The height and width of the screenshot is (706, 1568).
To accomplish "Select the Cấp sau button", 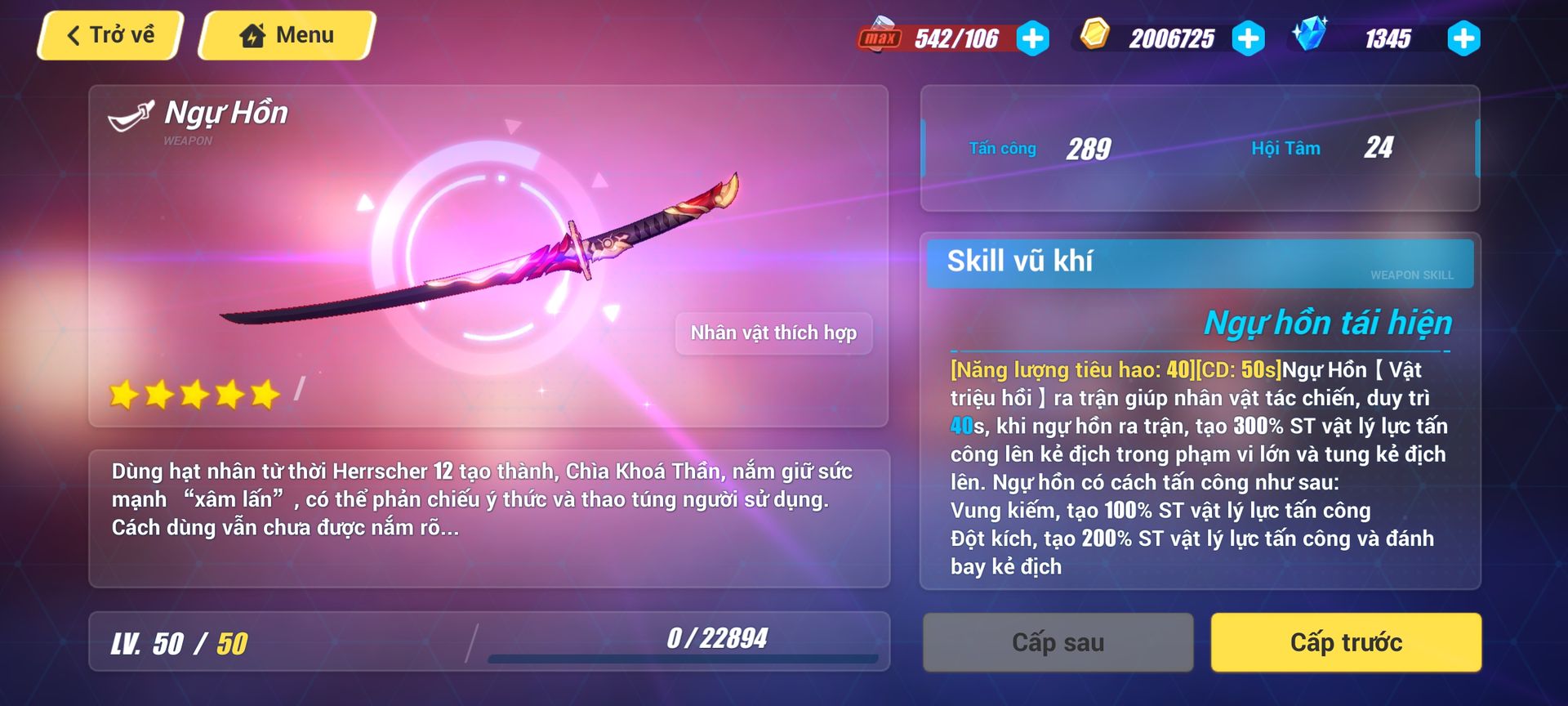I will pyautogui.click(x=1058, y=643).
